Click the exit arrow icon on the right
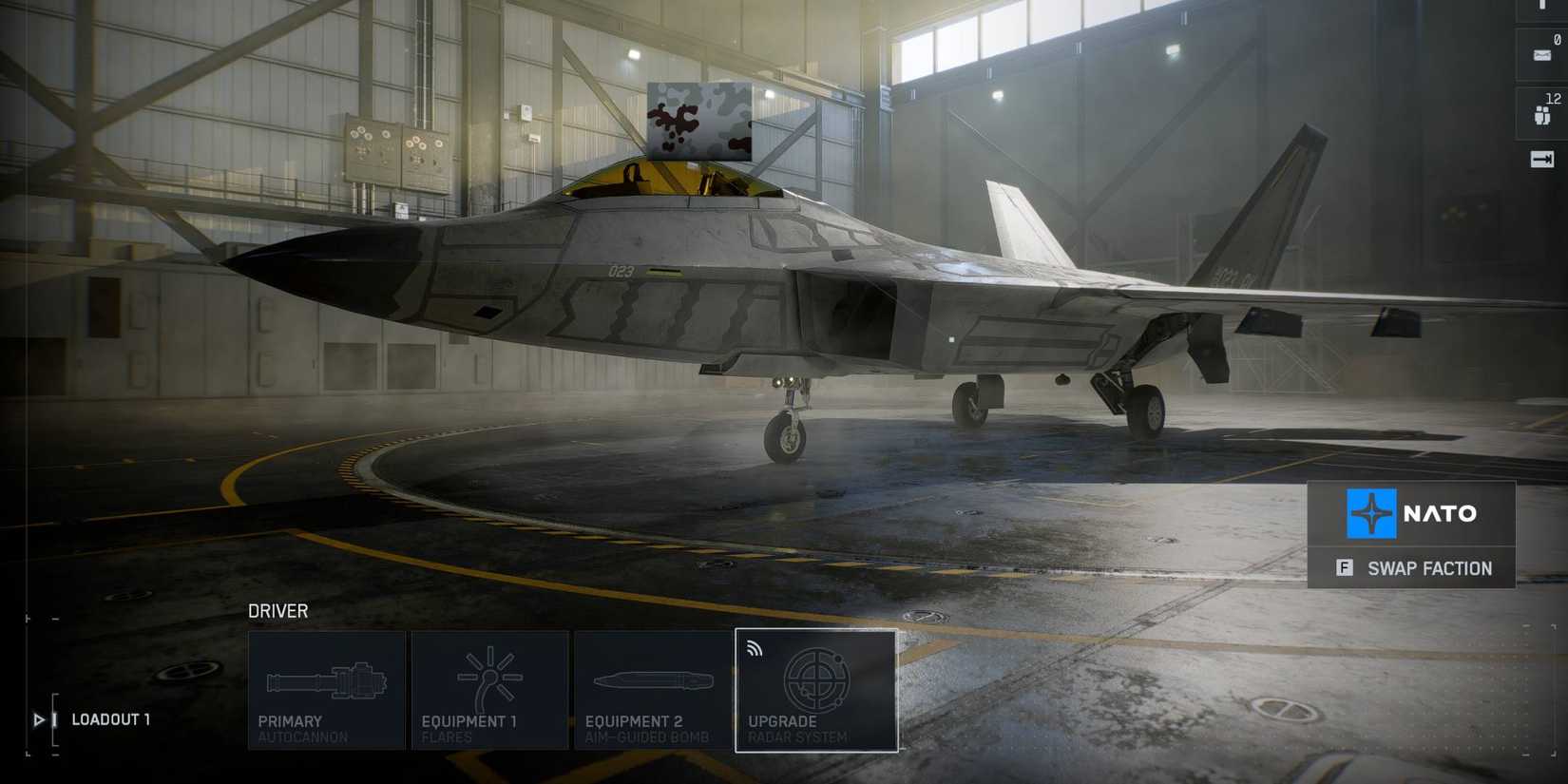 tap(1542, 160)
